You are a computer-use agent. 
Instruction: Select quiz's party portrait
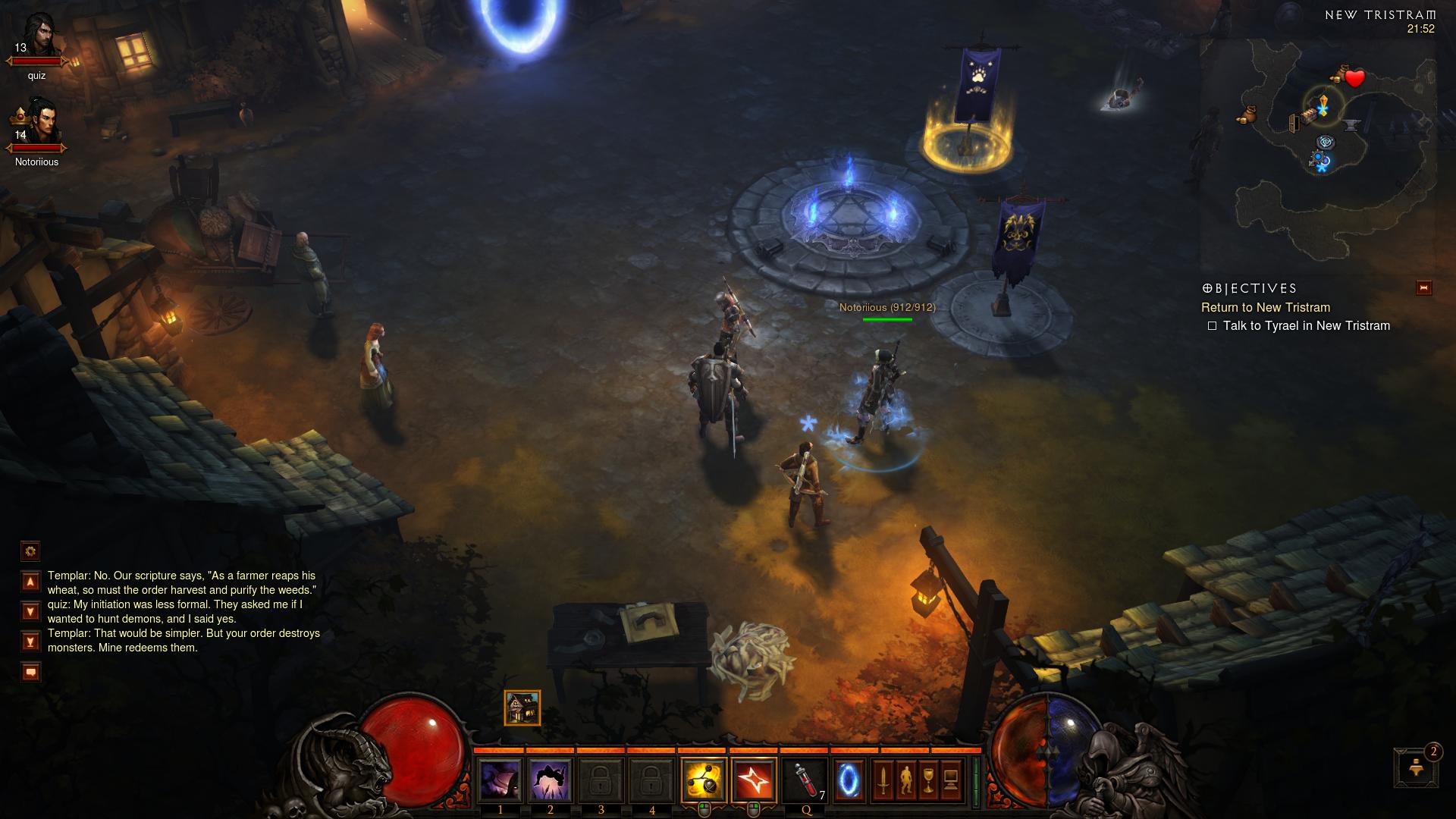(x=37, y=37)
